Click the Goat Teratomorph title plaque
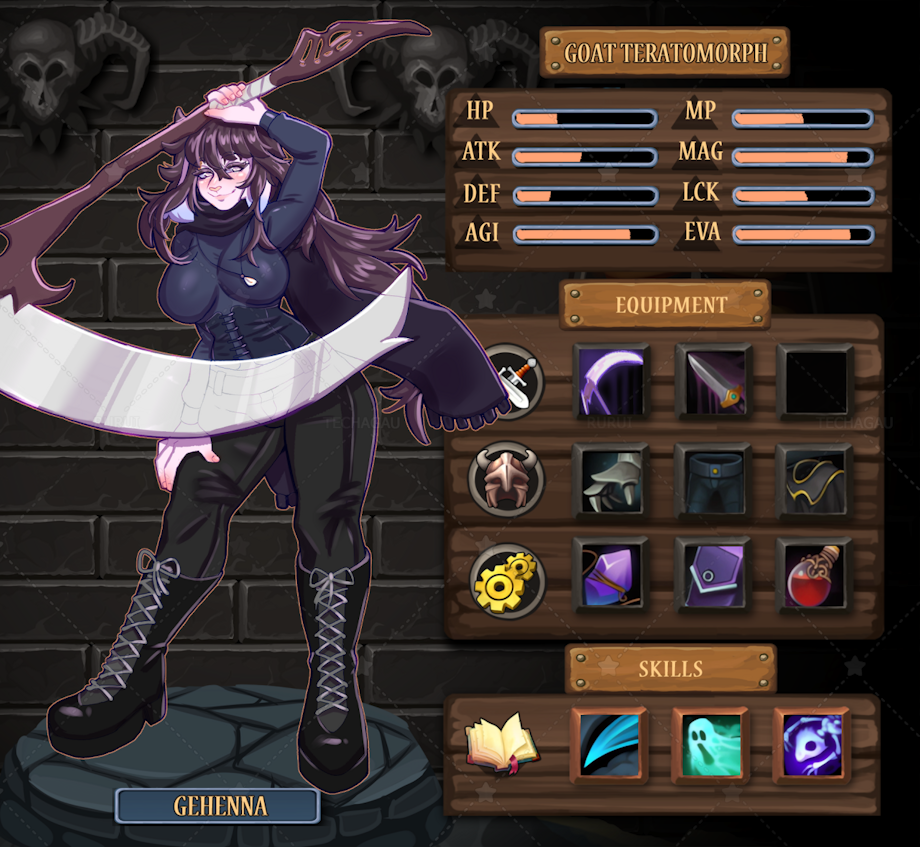This screenshot has width=920, height=847. tap(665, 52)
